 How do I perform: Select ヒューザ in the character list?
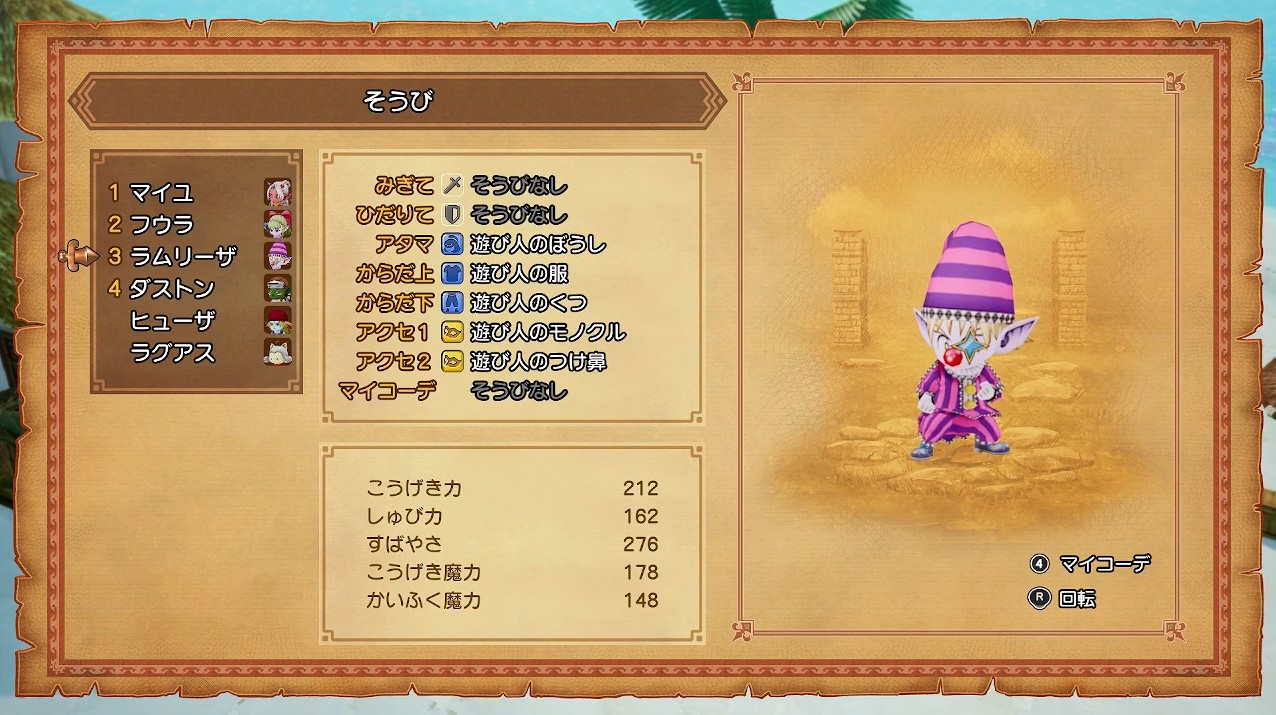(172, 320)
